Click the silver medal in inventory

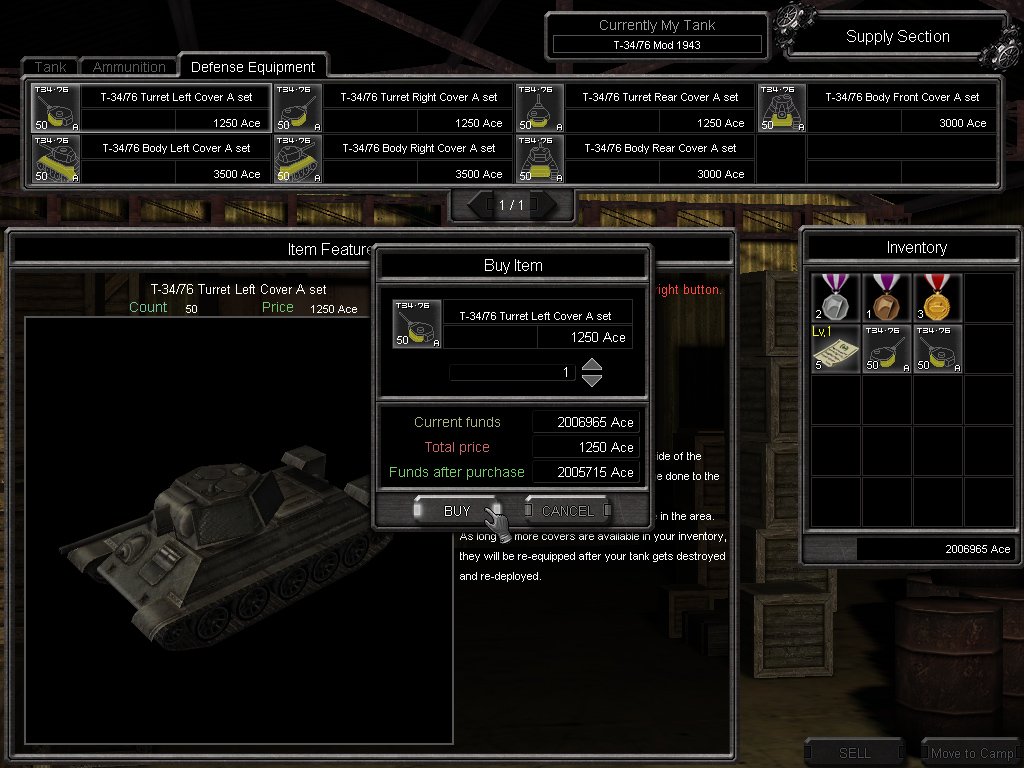(836, 298)
